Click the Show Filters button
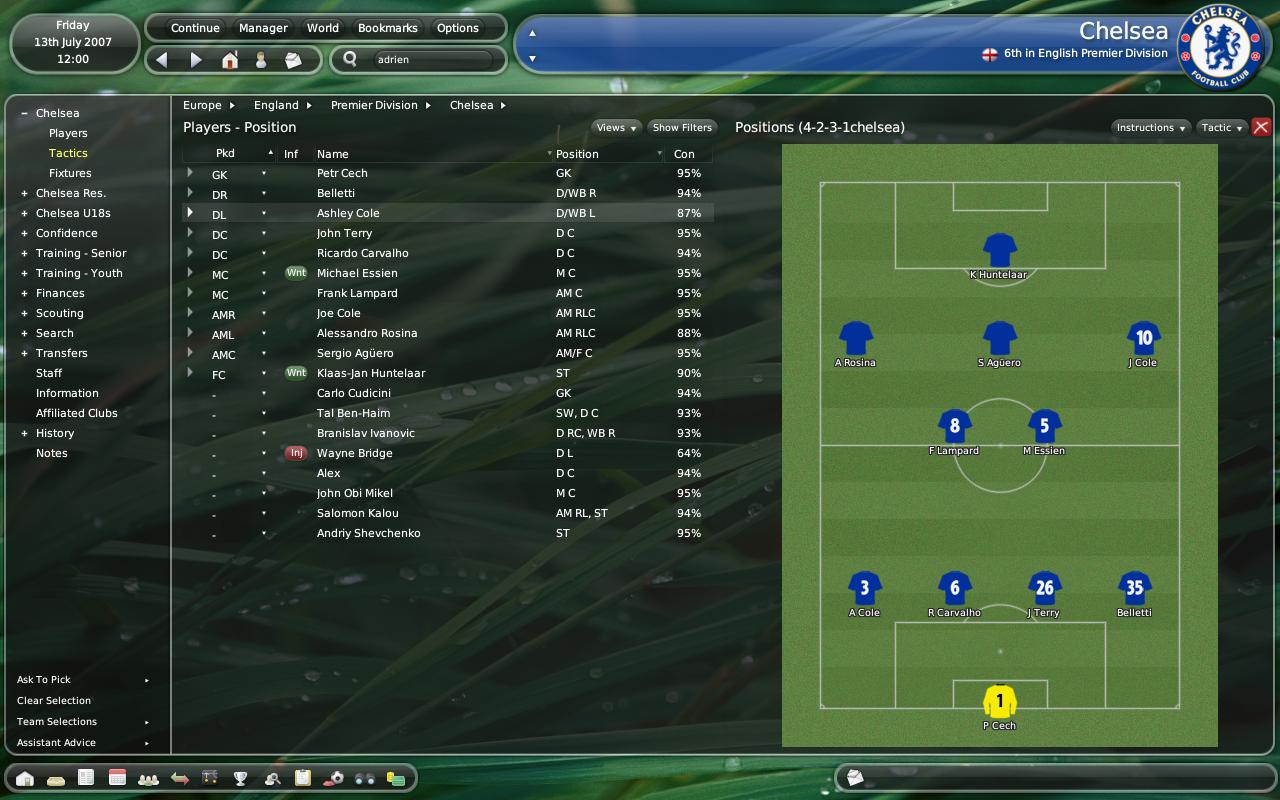 682,128
